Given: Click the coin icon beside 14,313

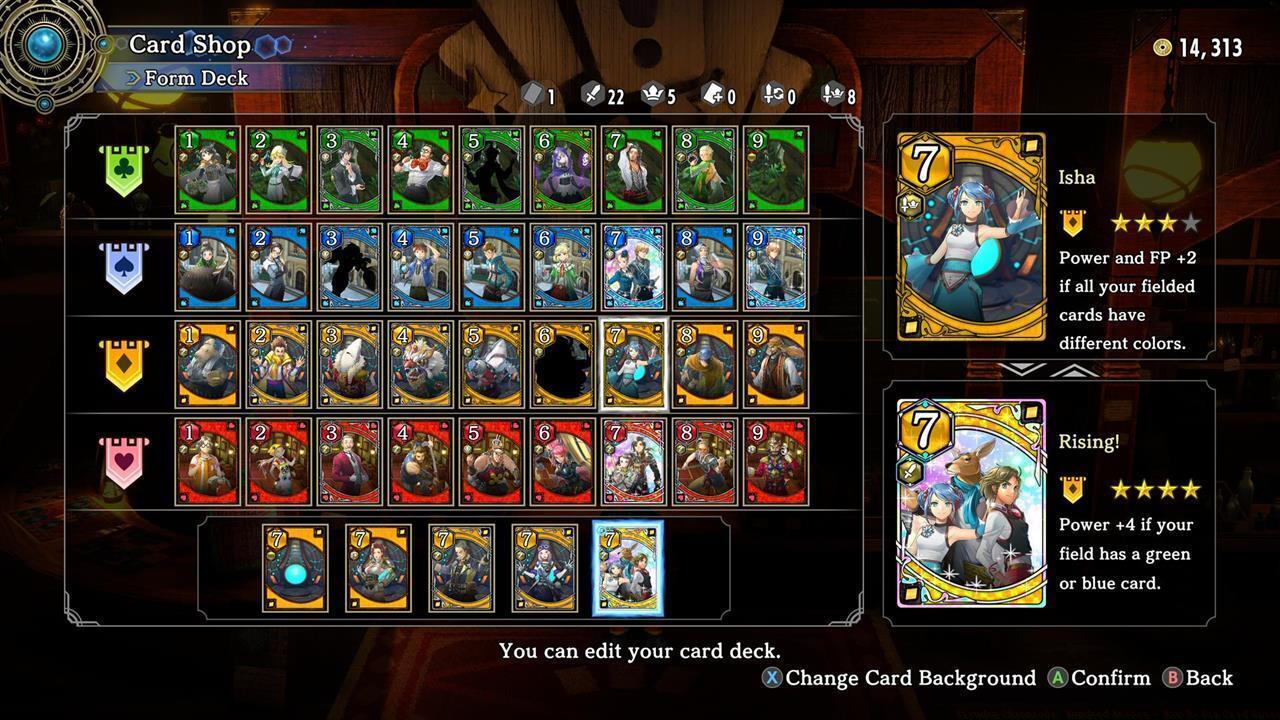Looking at the screenshot, I should coord(1164,45).
